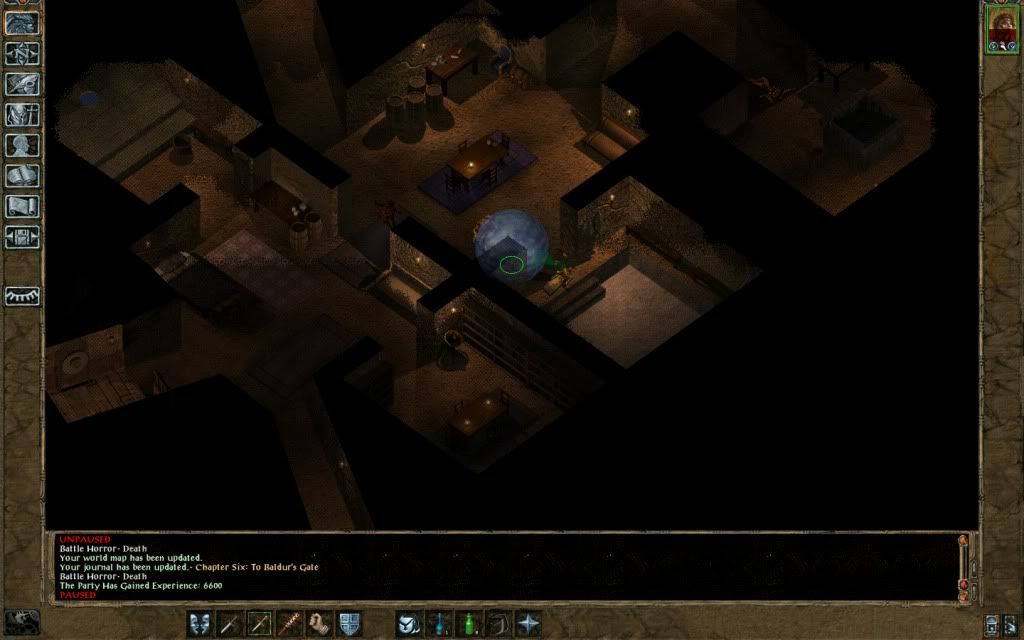The width and height of the screenshot is (1024, 640).
Task: Open the character record bust icon
Action: (x=22, y=145)
